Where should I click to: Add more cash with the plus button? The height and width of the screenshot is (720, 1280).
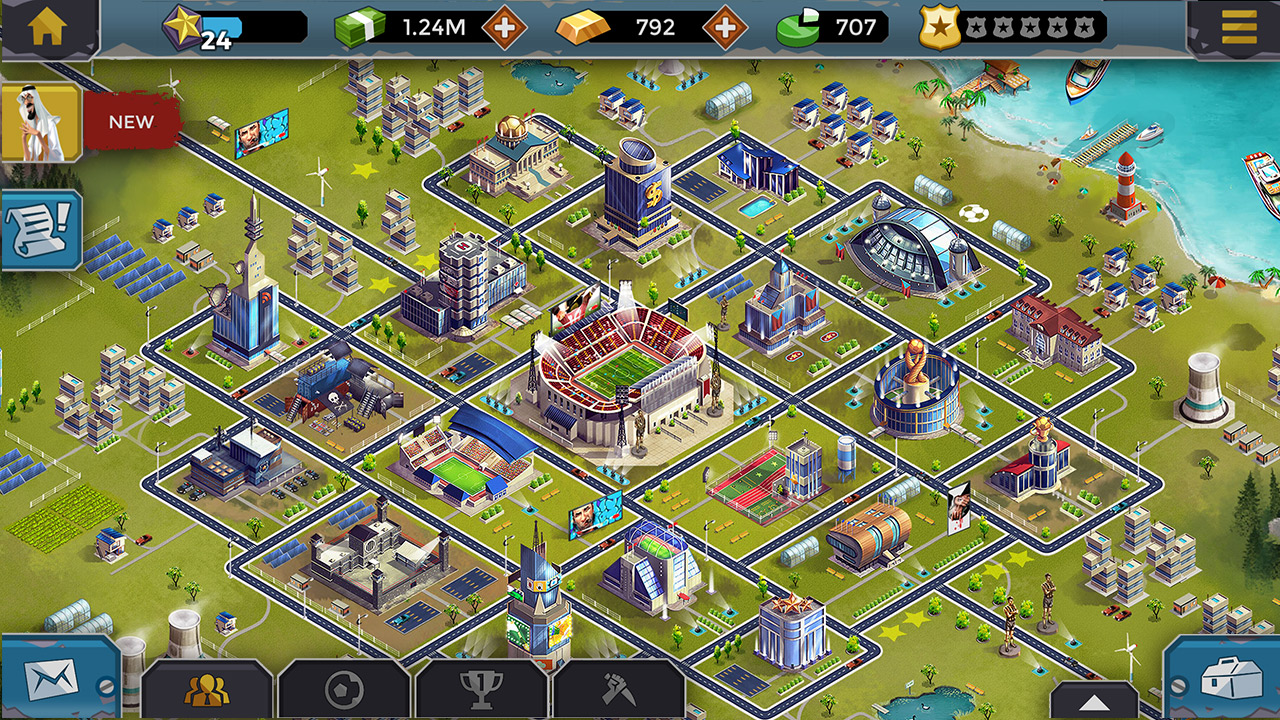505,28
